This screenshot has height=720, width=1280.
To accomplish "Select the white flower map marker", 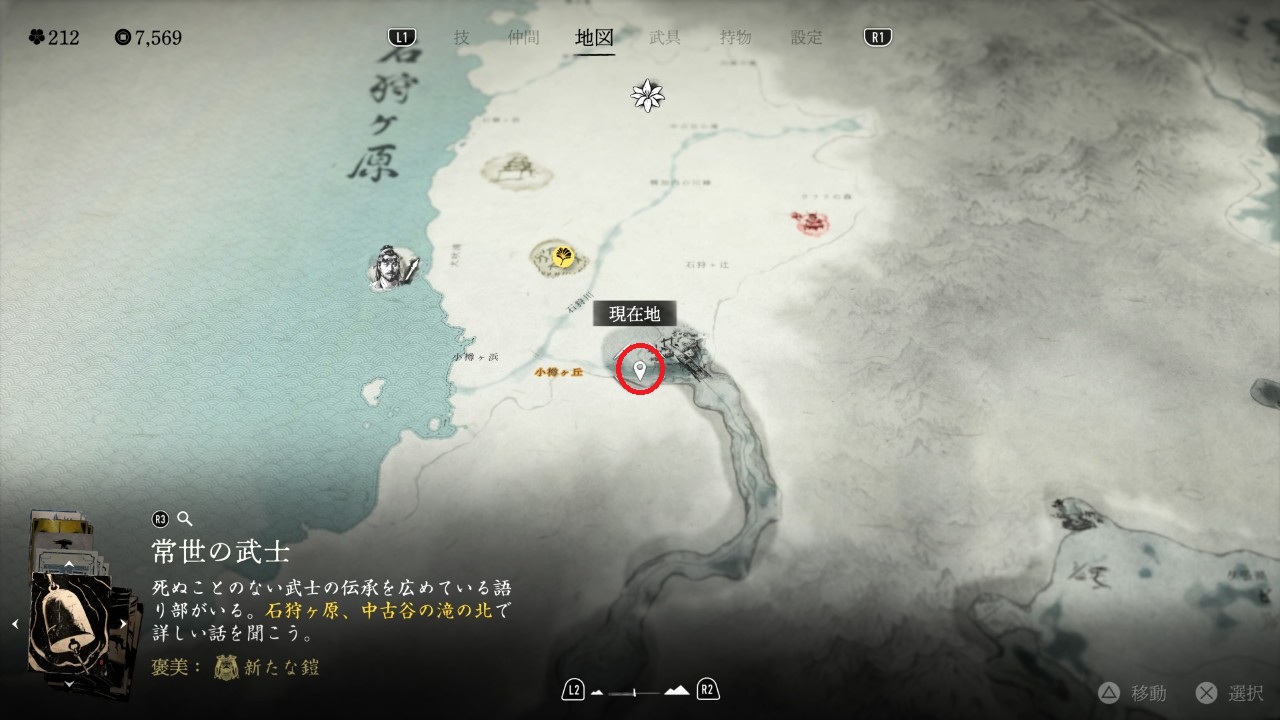I will coord(648,95).
